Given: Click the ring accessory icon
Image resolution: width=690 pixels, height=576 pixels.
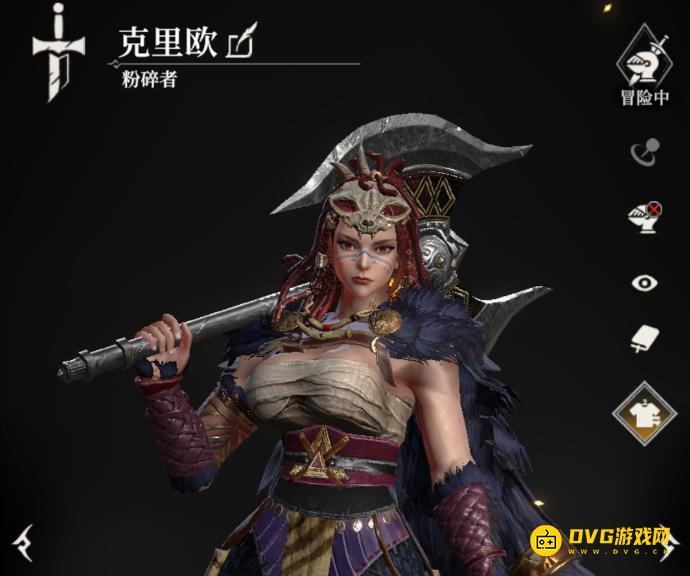Looking at the screenshot, I should point(643,152).
